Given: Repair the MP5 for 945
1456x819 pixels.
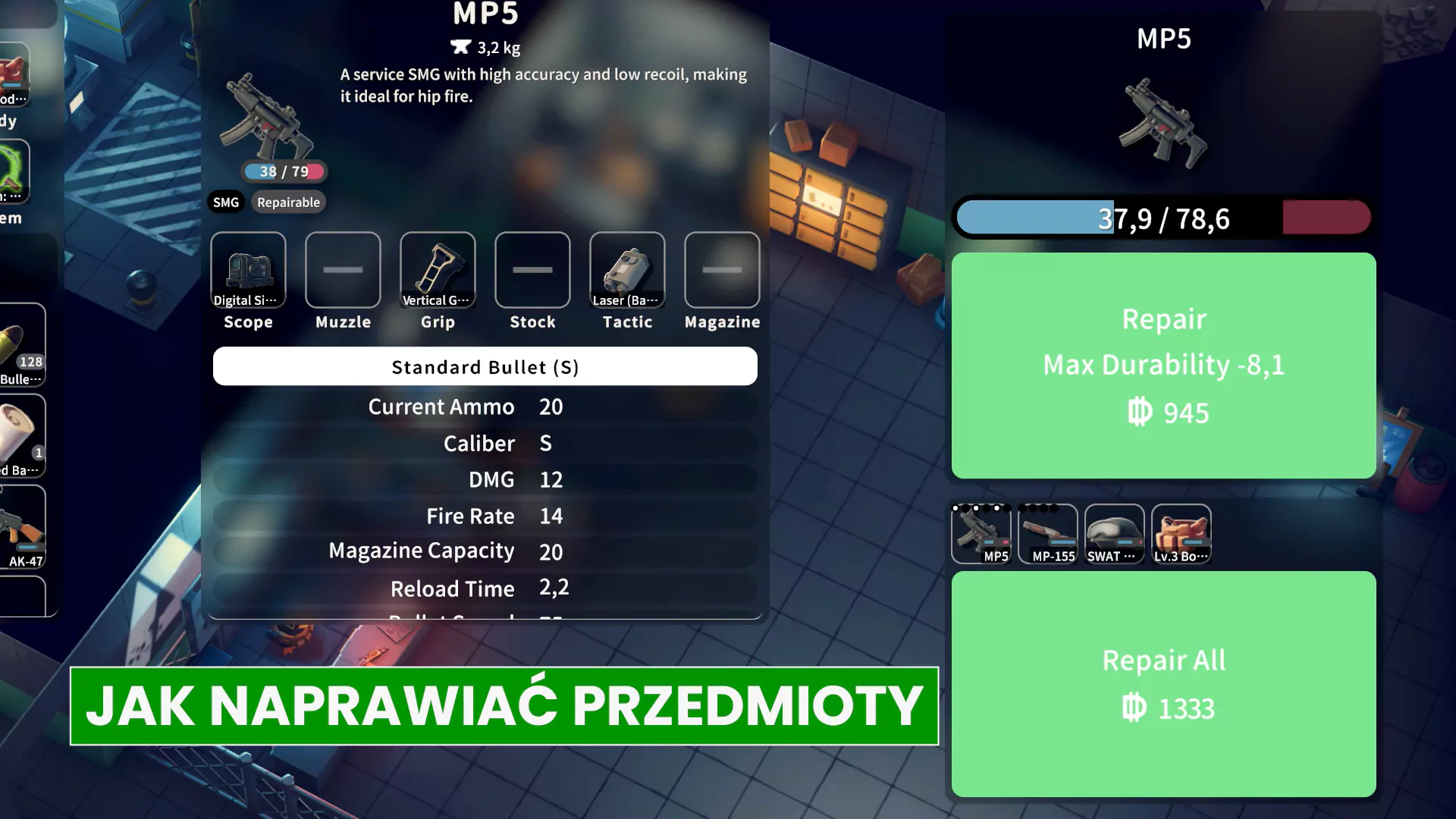Looking at the screenshot, I should (x=1163, y=366).
